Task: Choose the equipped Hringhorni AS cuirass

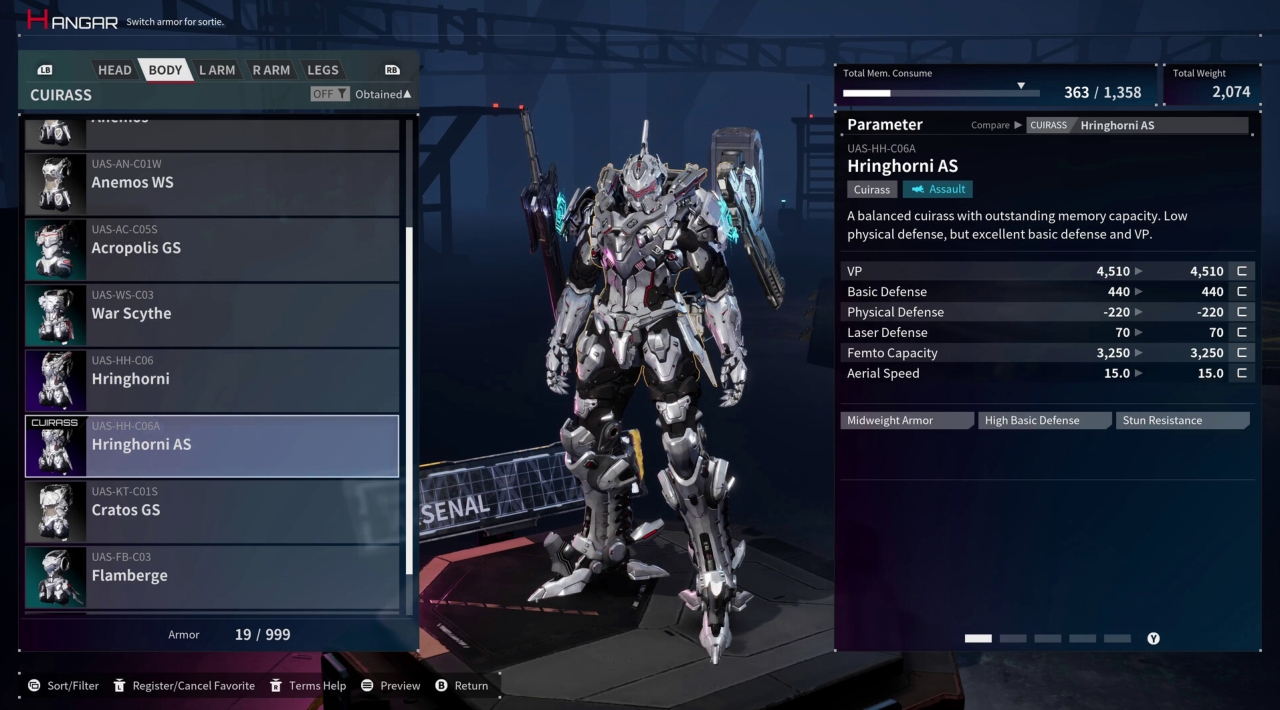Action: tap(212, 445)
